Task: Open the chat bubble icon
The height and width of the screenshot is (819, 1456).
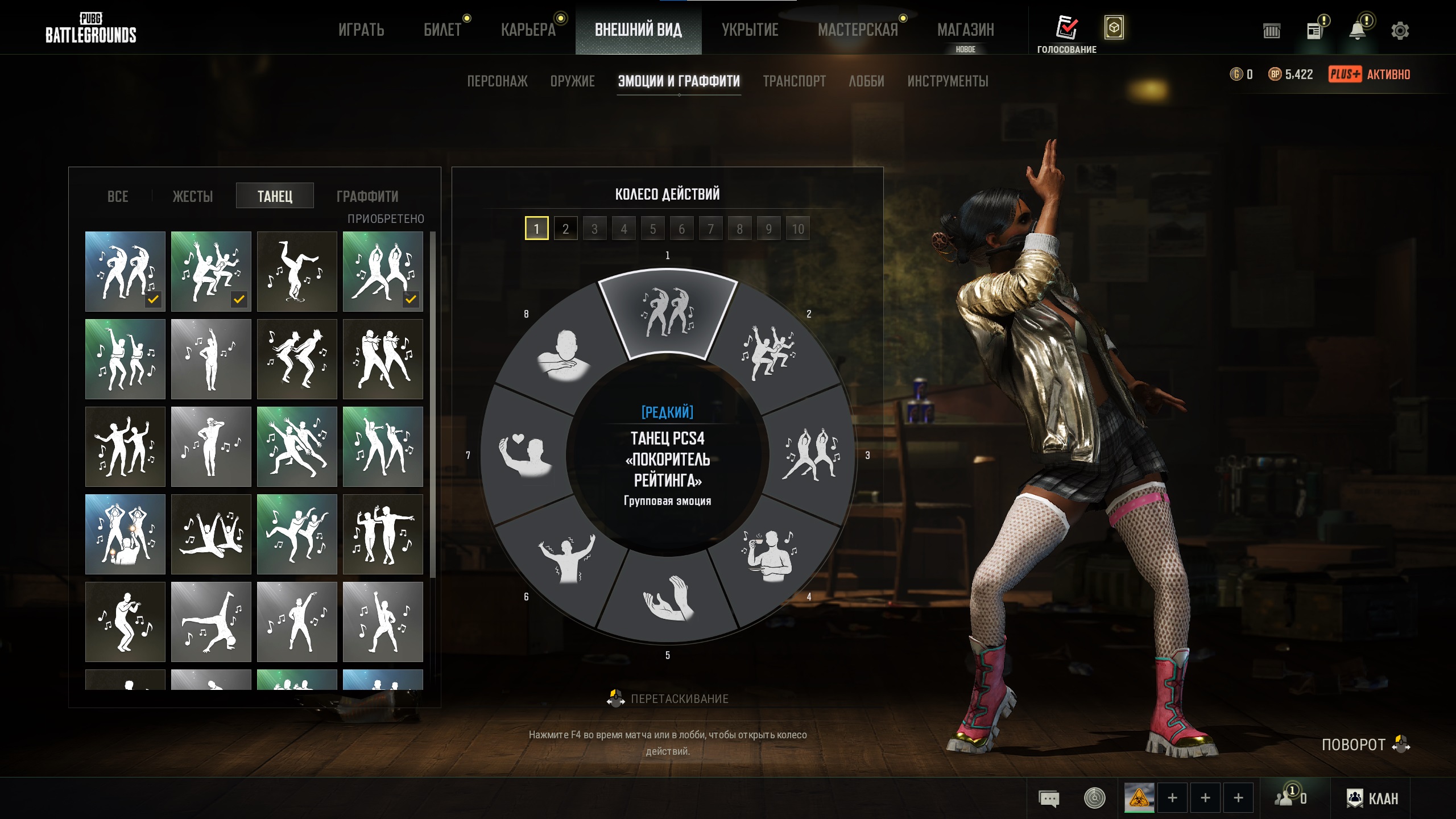Action: coord(1049,799)
